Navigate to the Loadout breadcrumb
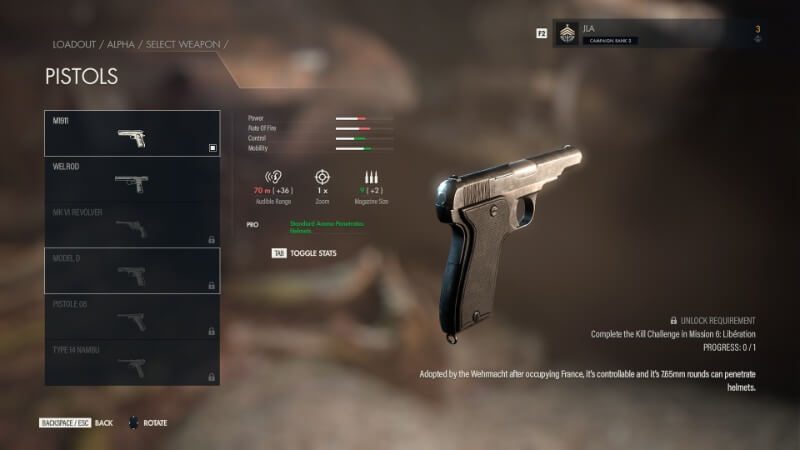Viewport: 800px width, 450px height. [x=72, y=45]
